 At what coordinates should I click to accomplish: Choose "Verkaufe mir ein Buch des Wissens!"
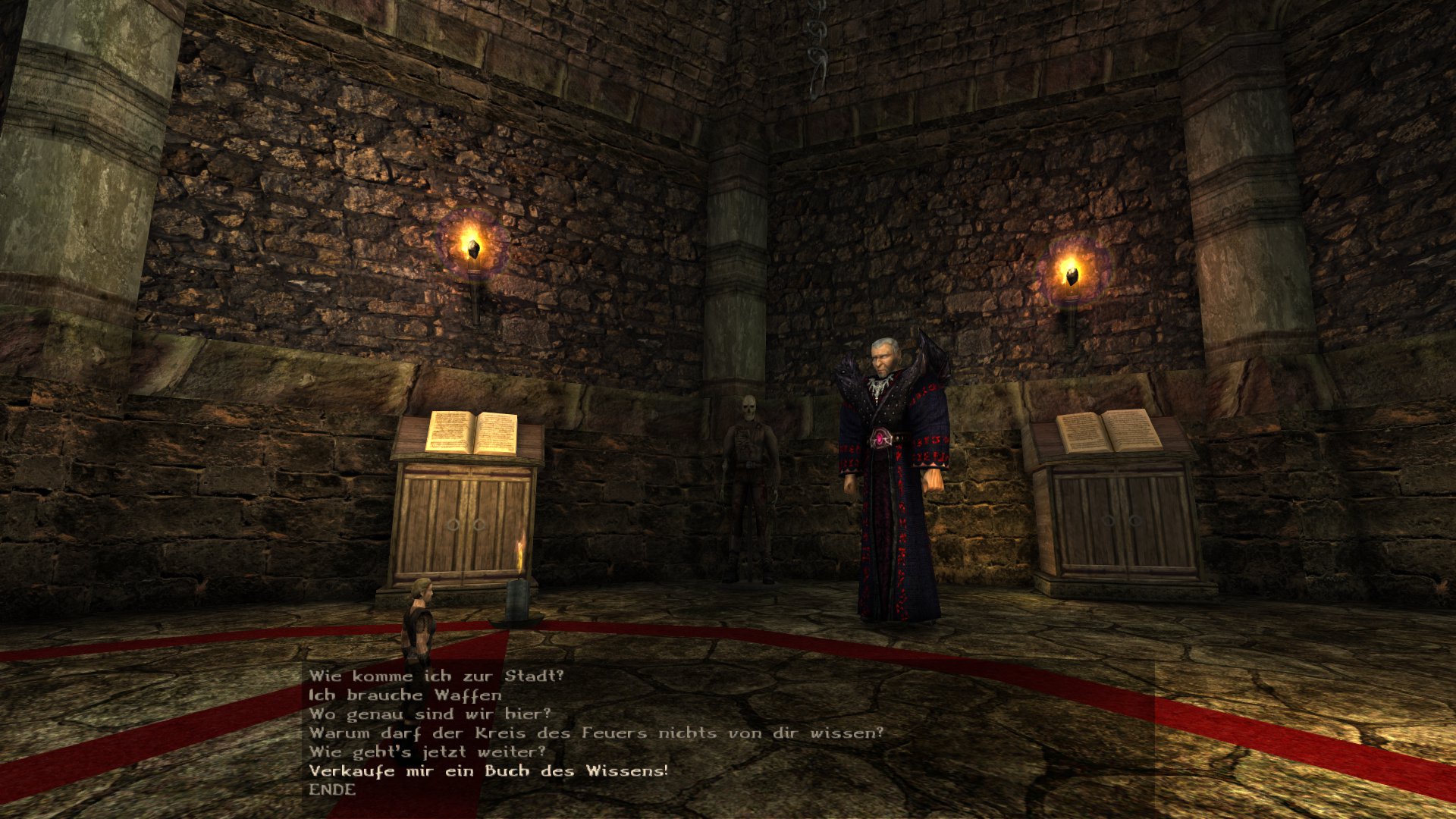488,770
